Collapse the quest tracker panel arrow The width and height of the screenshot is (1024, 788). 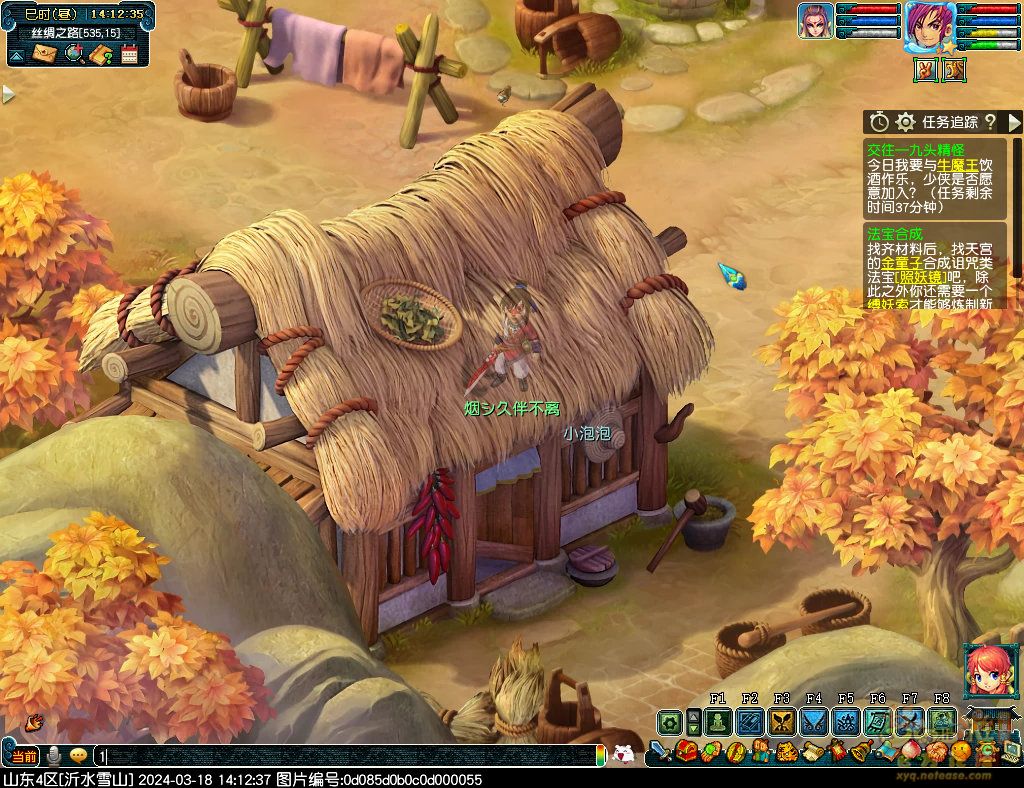coord(1014,122)
